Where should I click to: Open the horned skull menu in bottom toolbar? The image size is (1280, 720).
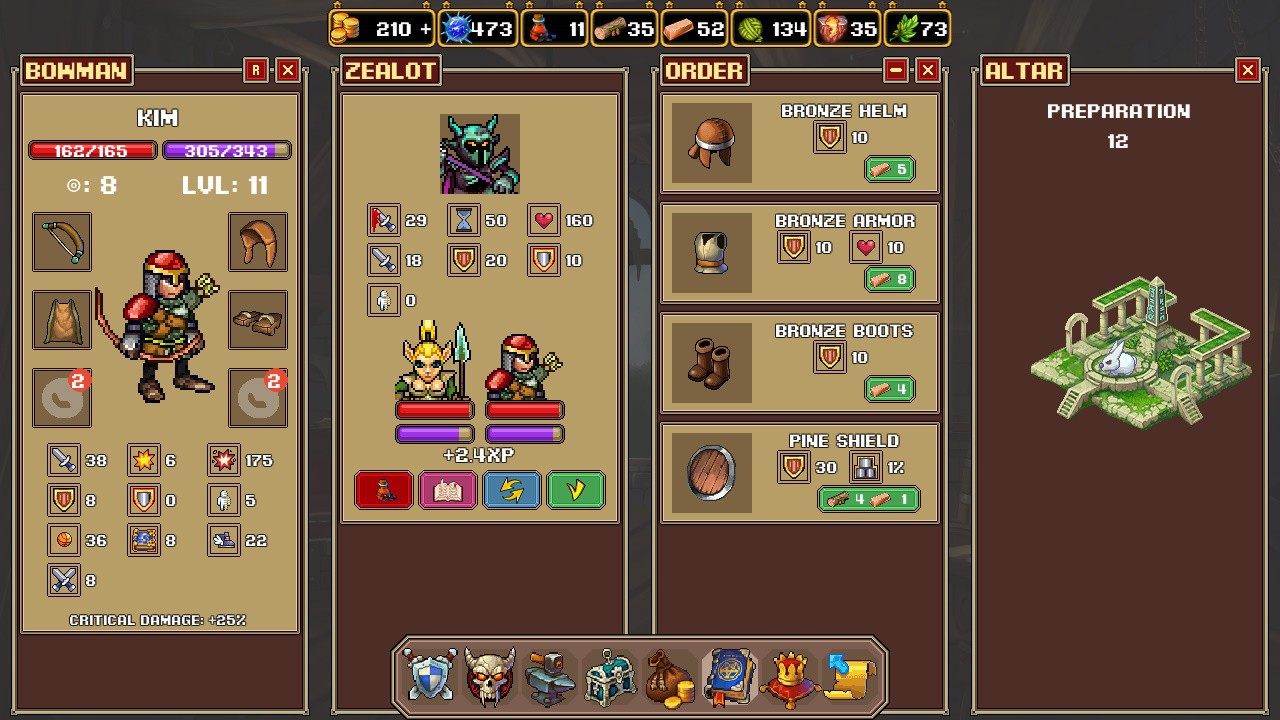point(490,676)
